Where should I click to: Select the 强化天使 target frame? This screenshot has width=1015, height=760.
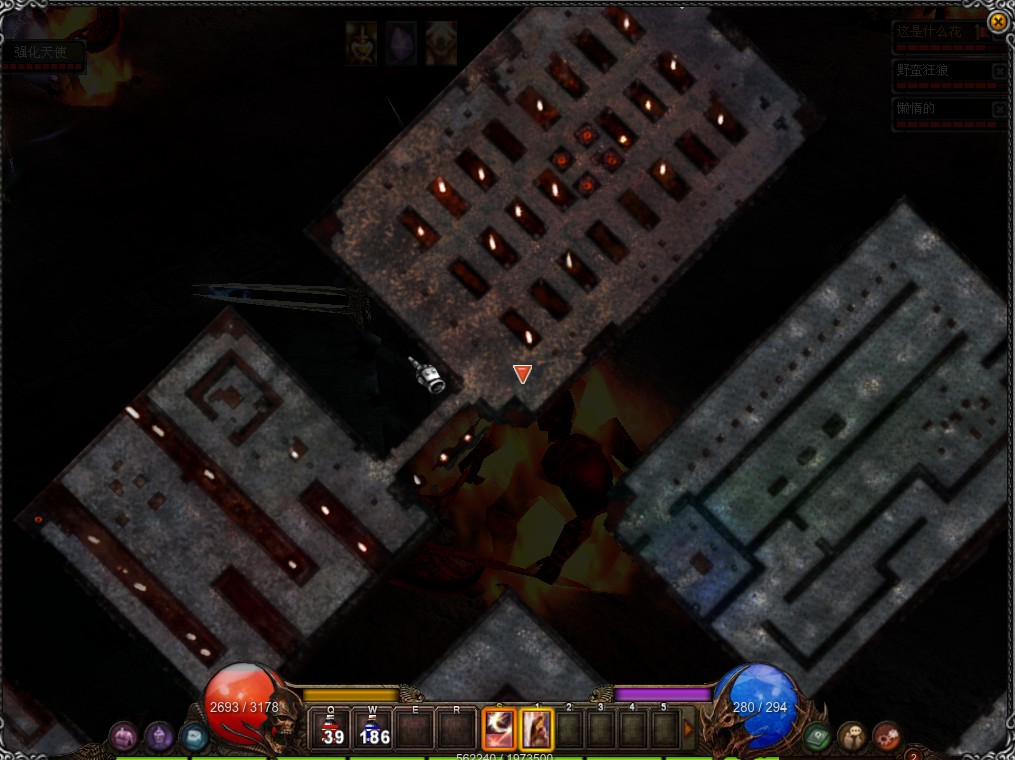coord(42,53)
